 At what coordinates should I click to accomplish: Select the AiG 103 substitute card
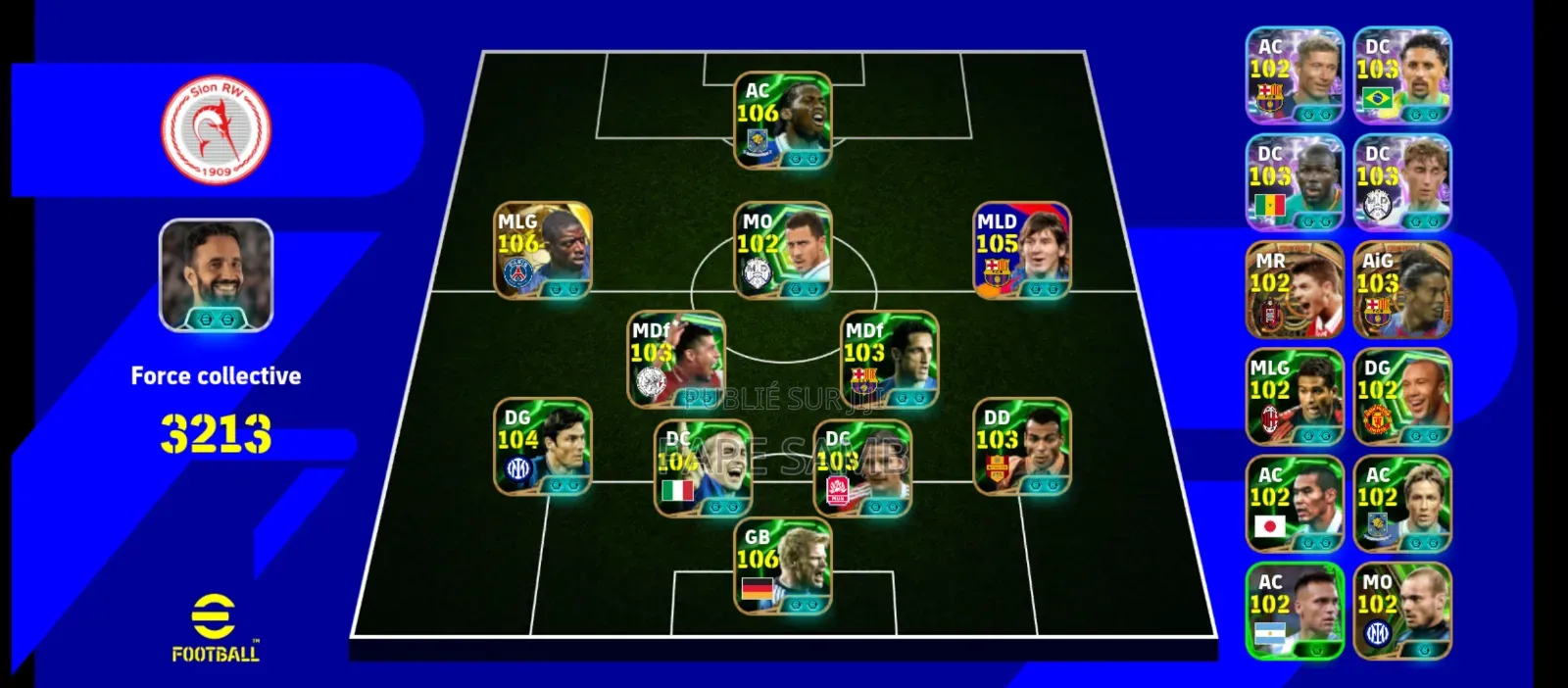click(x=1401, y=290)
